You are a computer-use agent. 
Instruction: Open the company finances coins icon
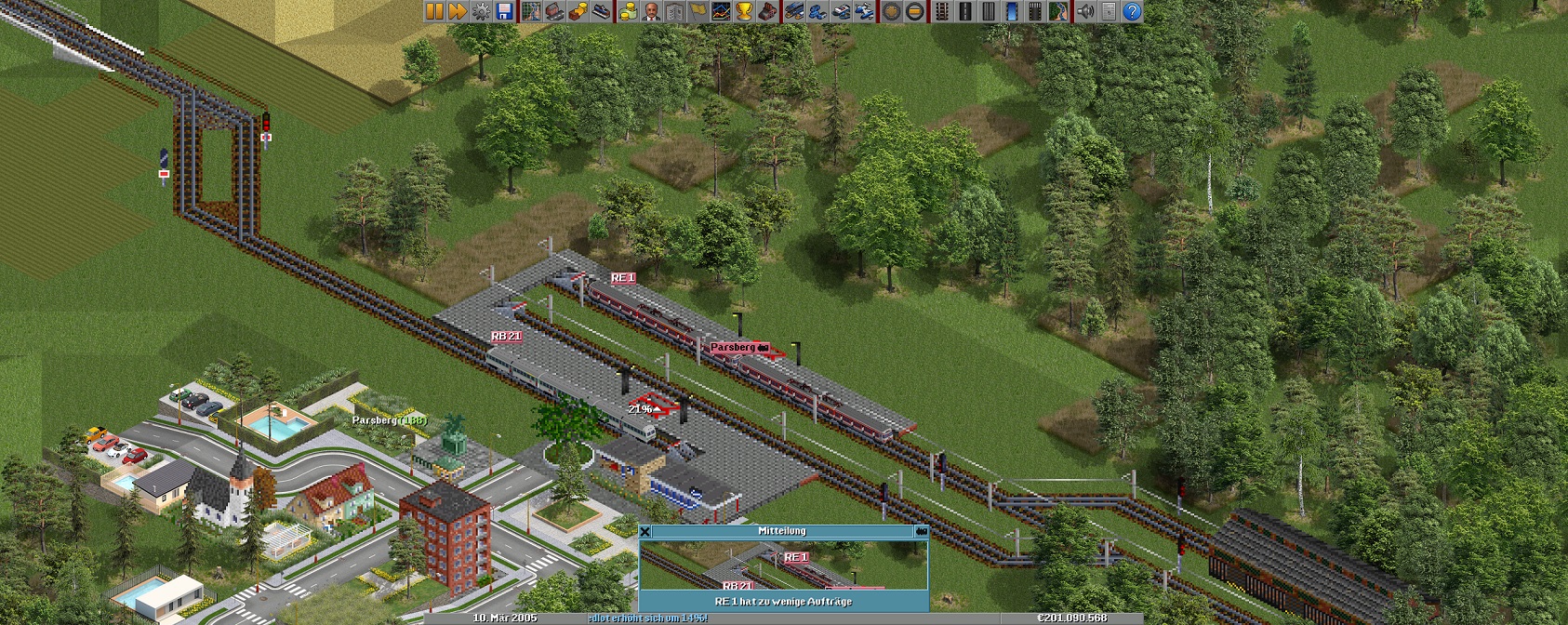628,11
